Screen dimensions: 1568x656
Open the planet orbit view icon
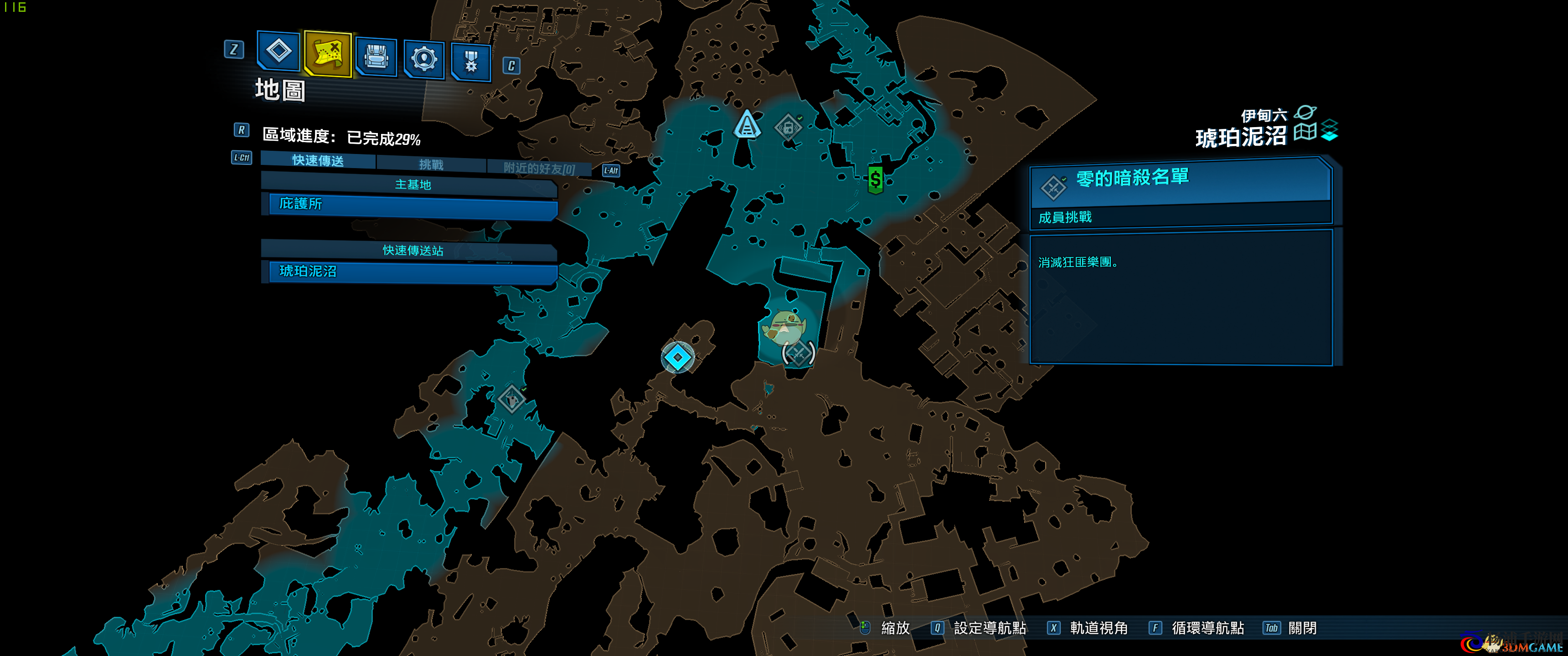[x=1305, y=113]
